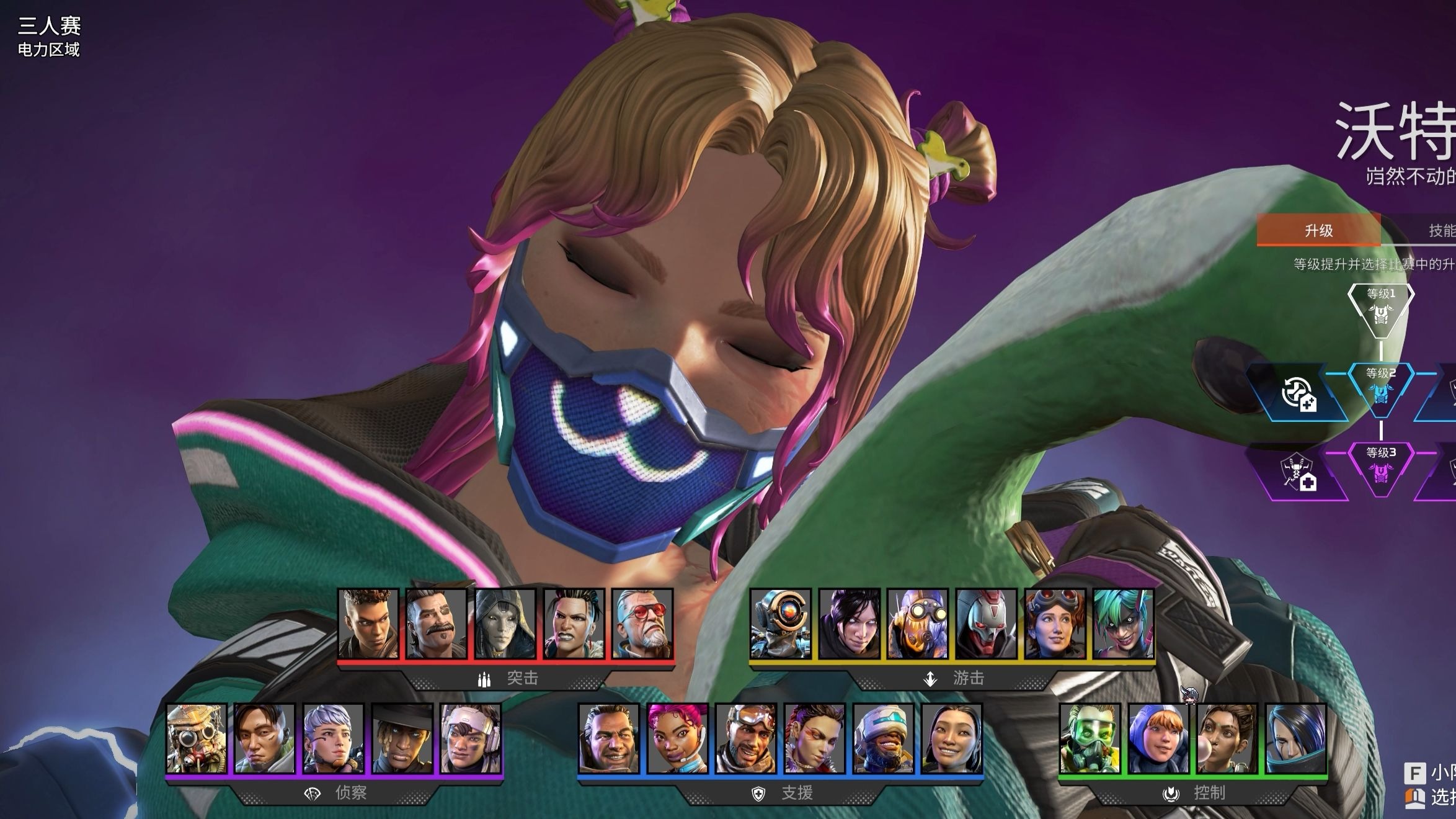Select Revenant's red-eyed portrait
Image resolution: width=1456 pixels, height=819 pixels.
coord(986,624)
